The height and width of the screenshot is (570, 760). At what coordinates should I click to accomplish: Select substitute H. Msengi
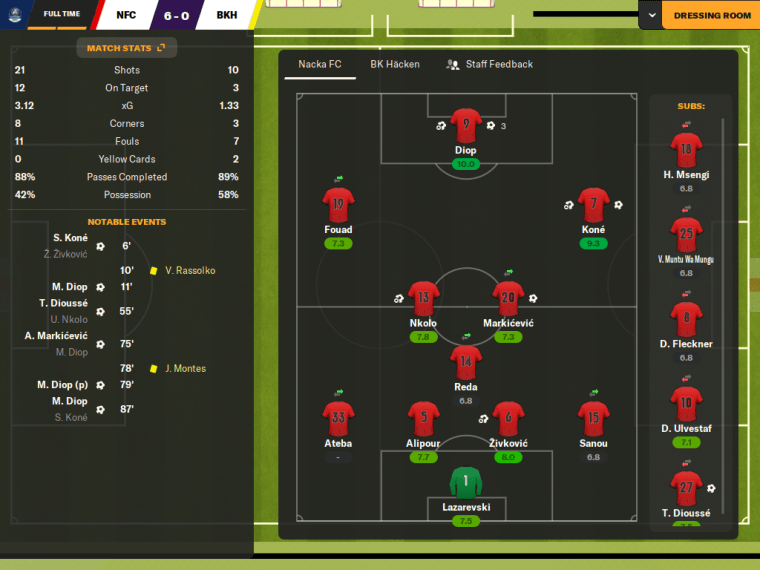tap(685, 152)
